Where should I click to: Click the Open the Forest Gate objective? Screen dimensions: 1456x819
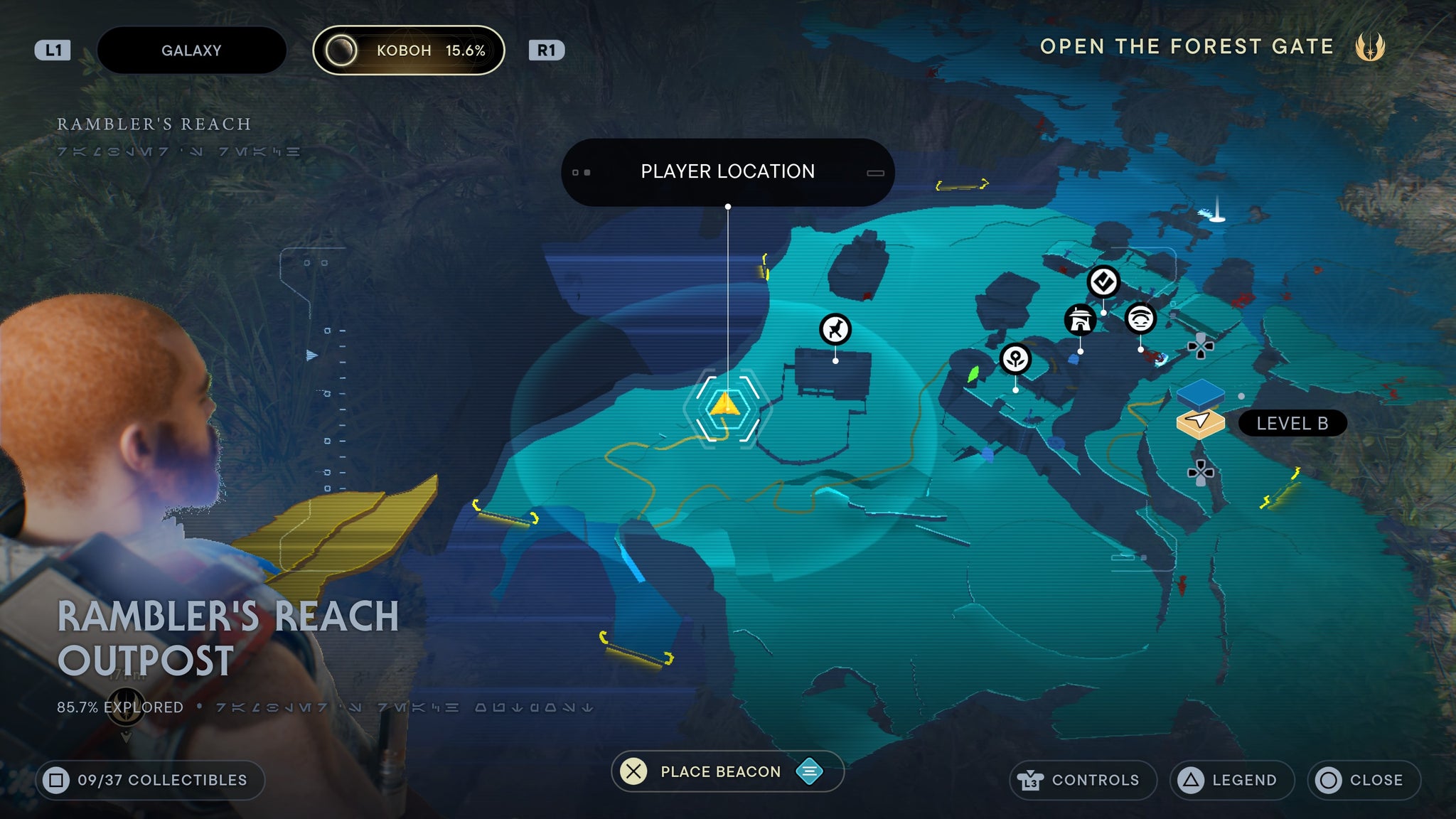(1187, 47)
